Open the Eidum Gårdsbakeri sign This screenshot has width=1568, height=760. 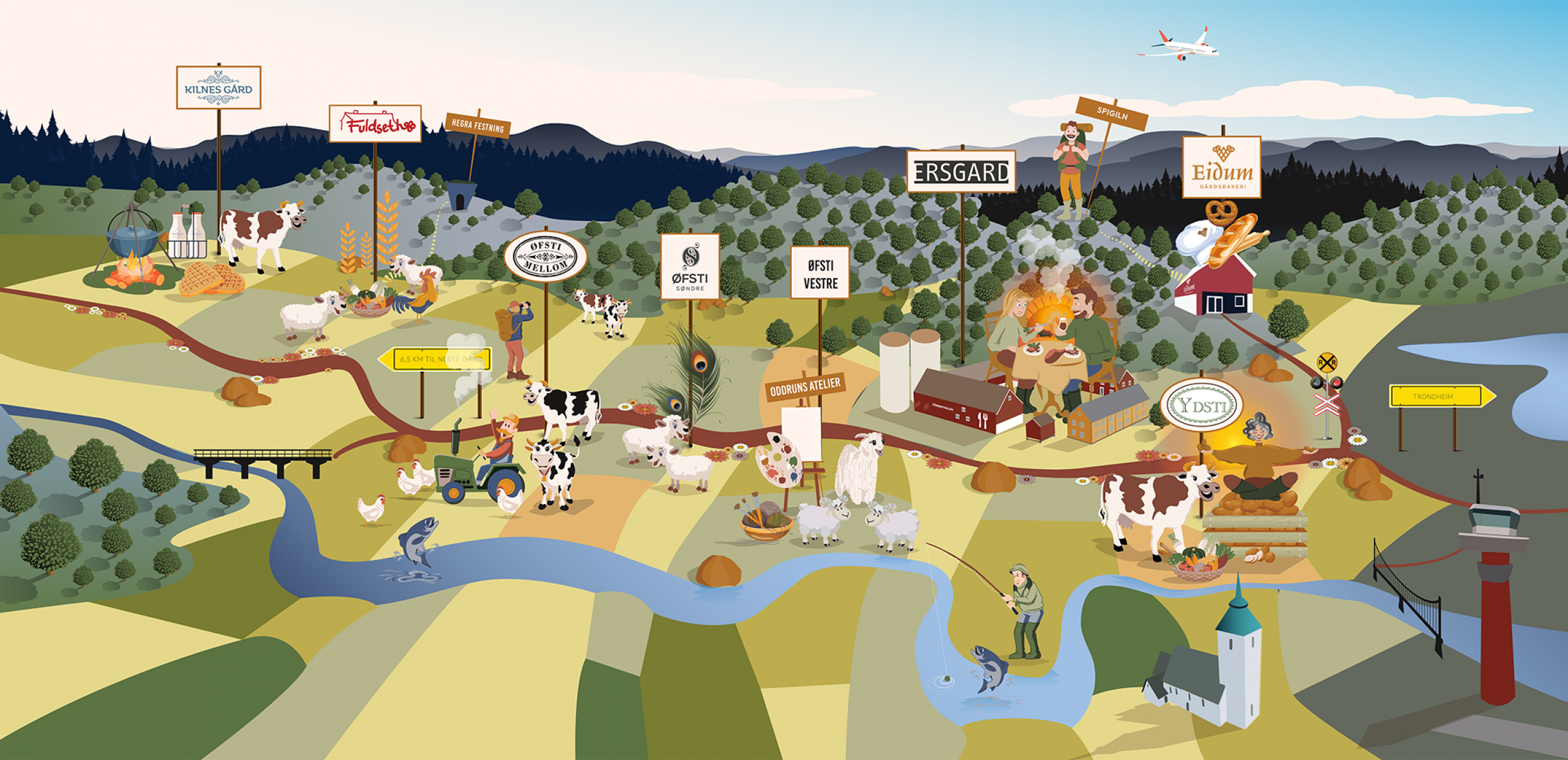click(x=1221, y=167)
